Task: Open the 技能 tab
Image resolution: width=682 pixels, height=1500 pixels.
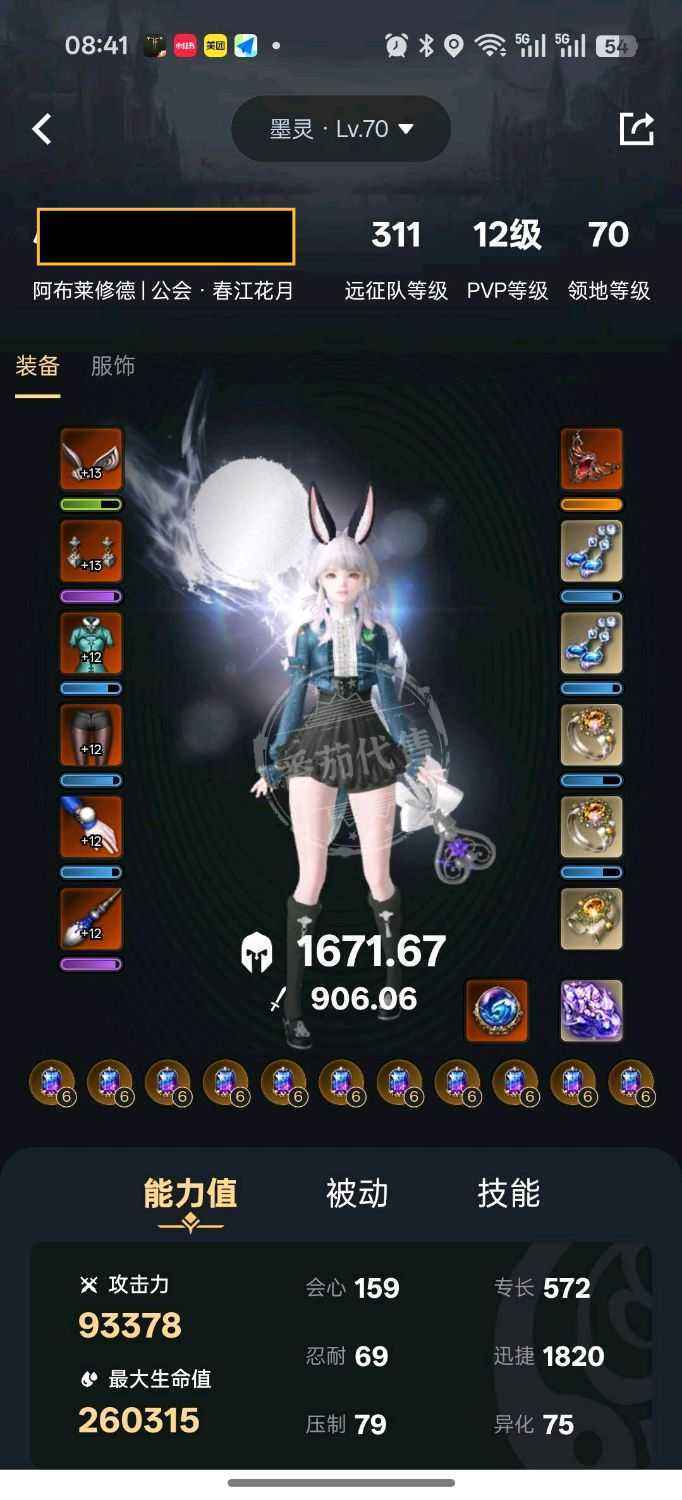Action: click(508, 1194)
